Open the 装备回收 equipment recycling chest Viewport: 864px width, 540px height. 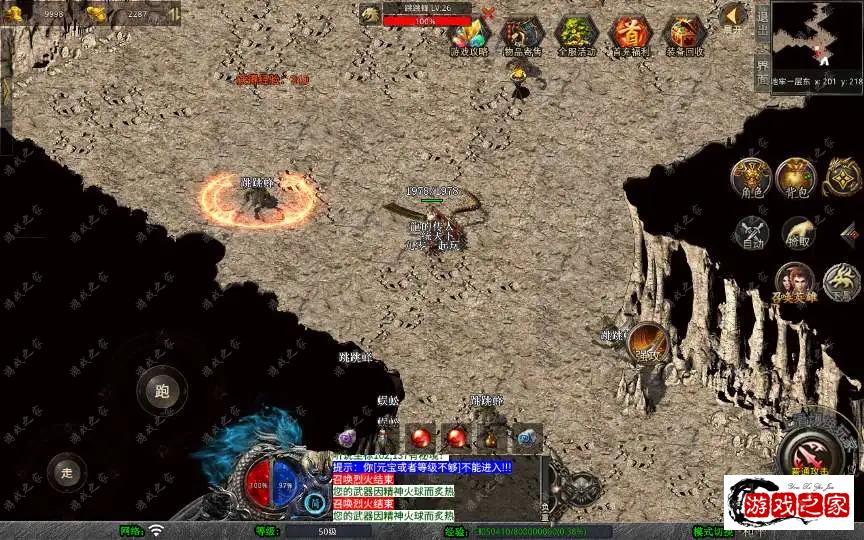pyautogui.click(x=684, y=33)
